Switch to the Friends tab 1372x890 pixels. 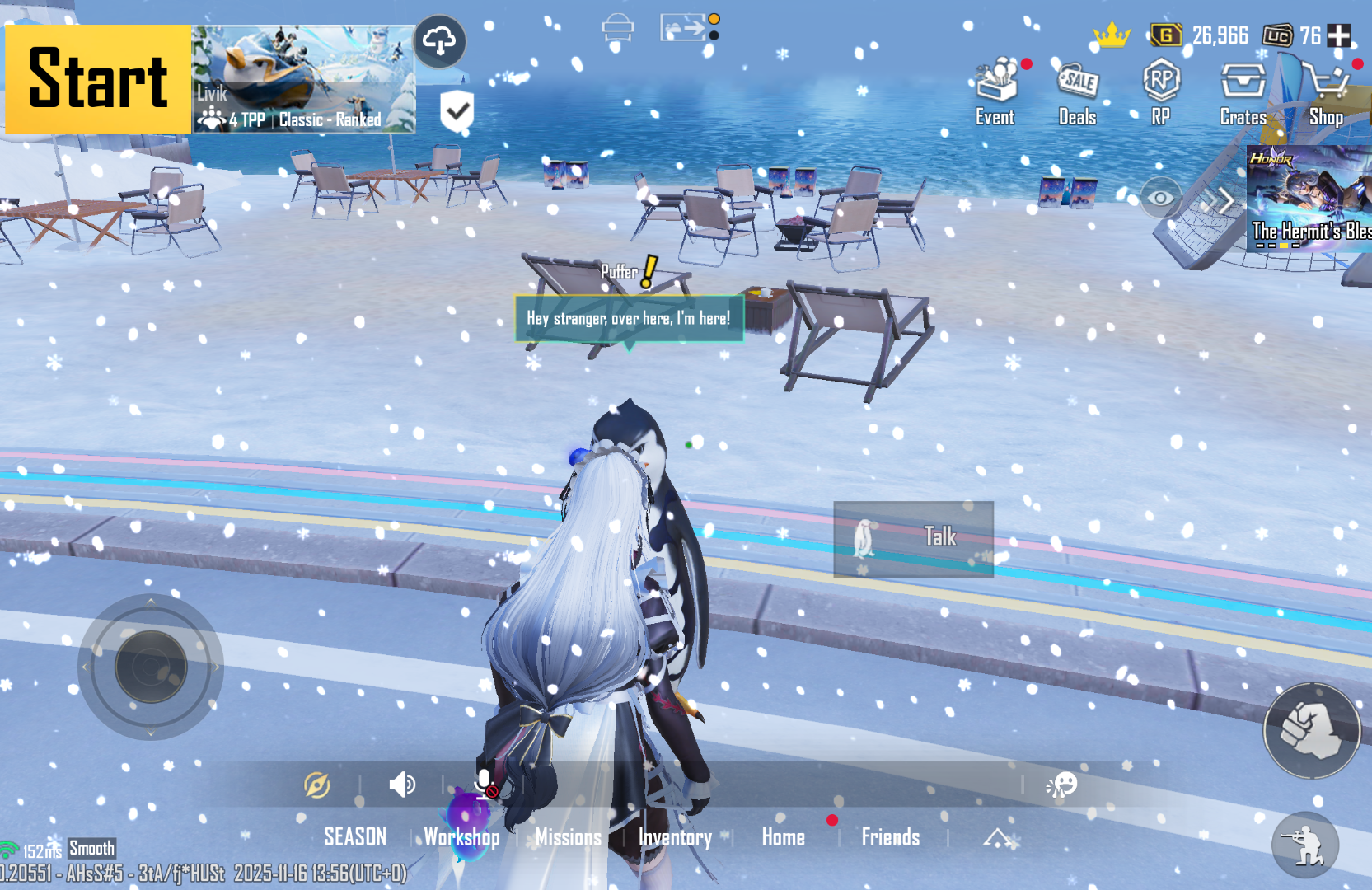coord(890,837)
